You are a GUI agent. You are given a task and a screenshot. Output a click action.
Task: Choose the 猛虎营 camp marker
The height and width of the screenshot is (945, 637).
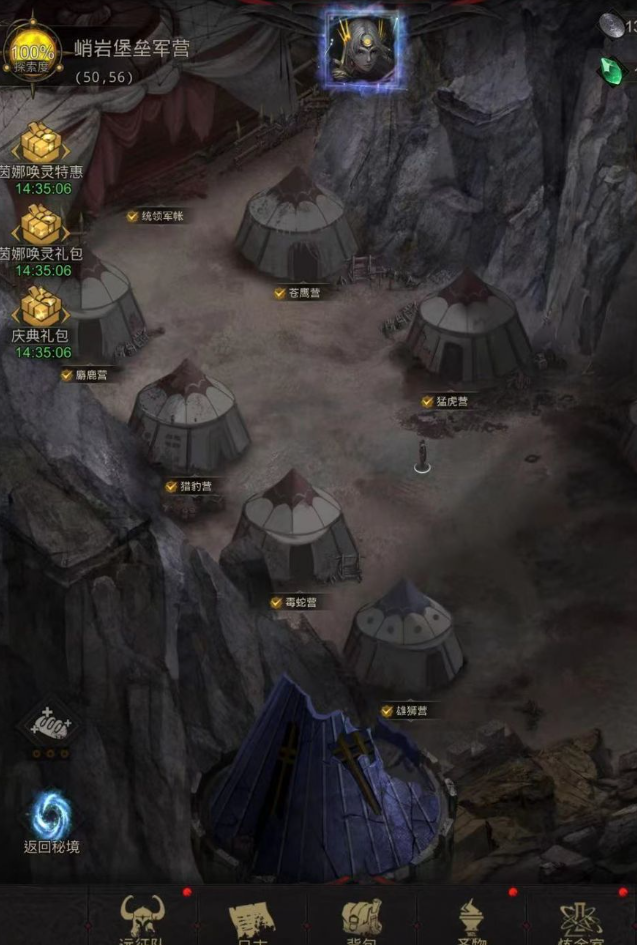pyautogui.click(x=444, y=402)
